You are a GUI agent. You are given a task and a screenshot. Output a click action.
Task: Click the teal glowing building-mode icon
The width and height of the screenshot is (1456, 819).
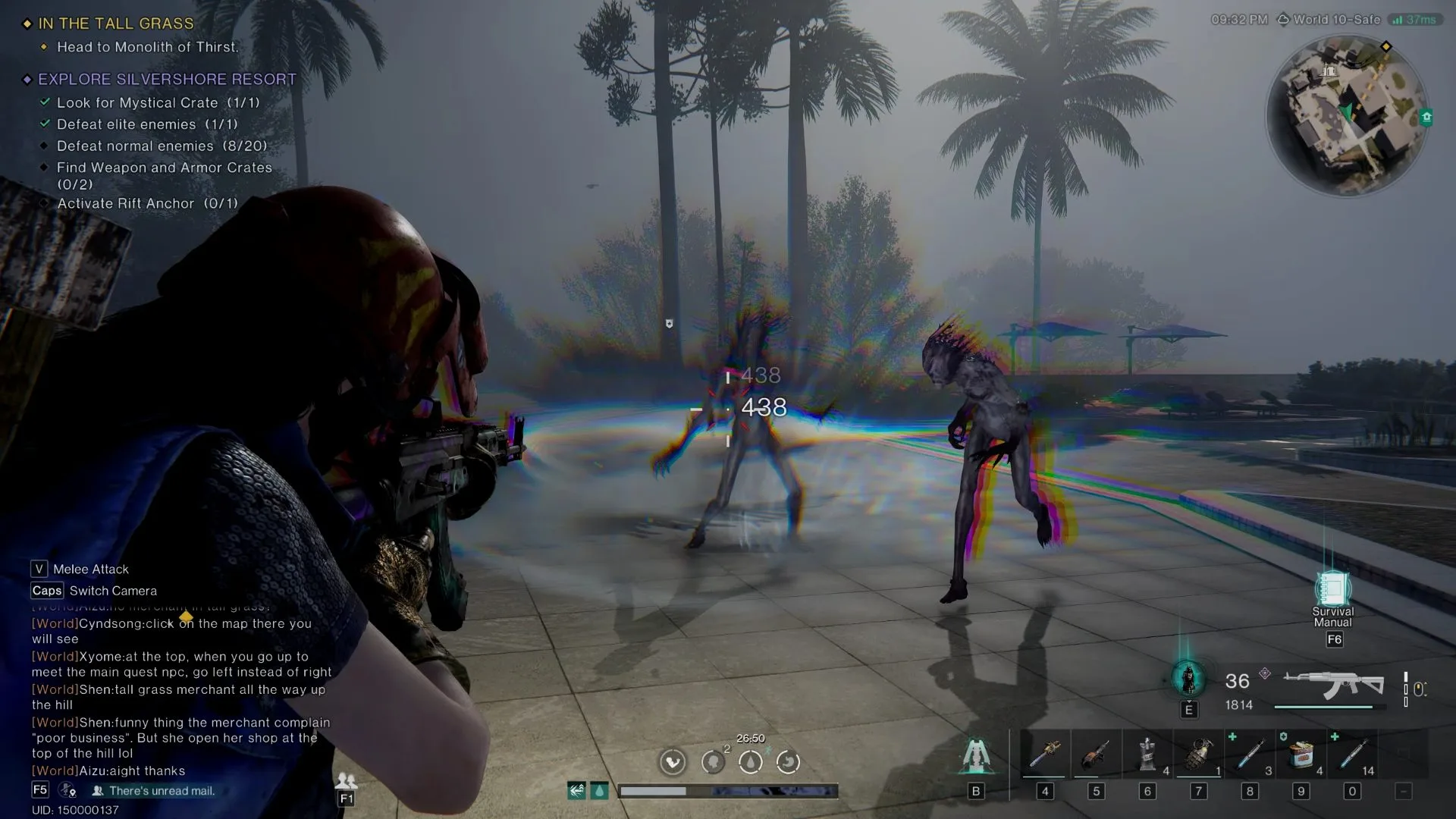tap(976, 755)
